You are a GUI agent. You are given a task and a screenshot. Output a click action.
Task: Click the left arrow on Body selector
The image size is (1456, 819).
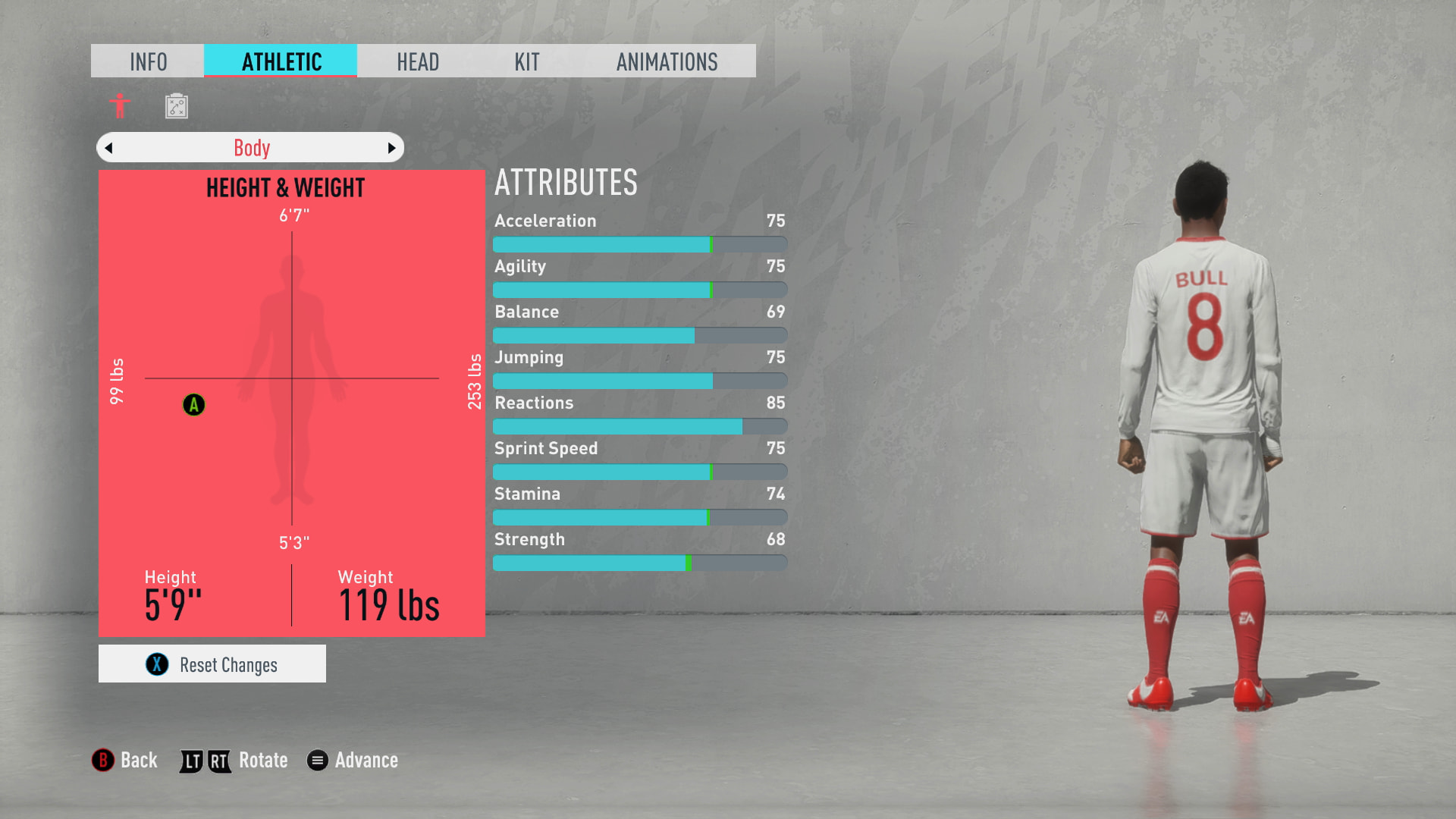(109, 148)
